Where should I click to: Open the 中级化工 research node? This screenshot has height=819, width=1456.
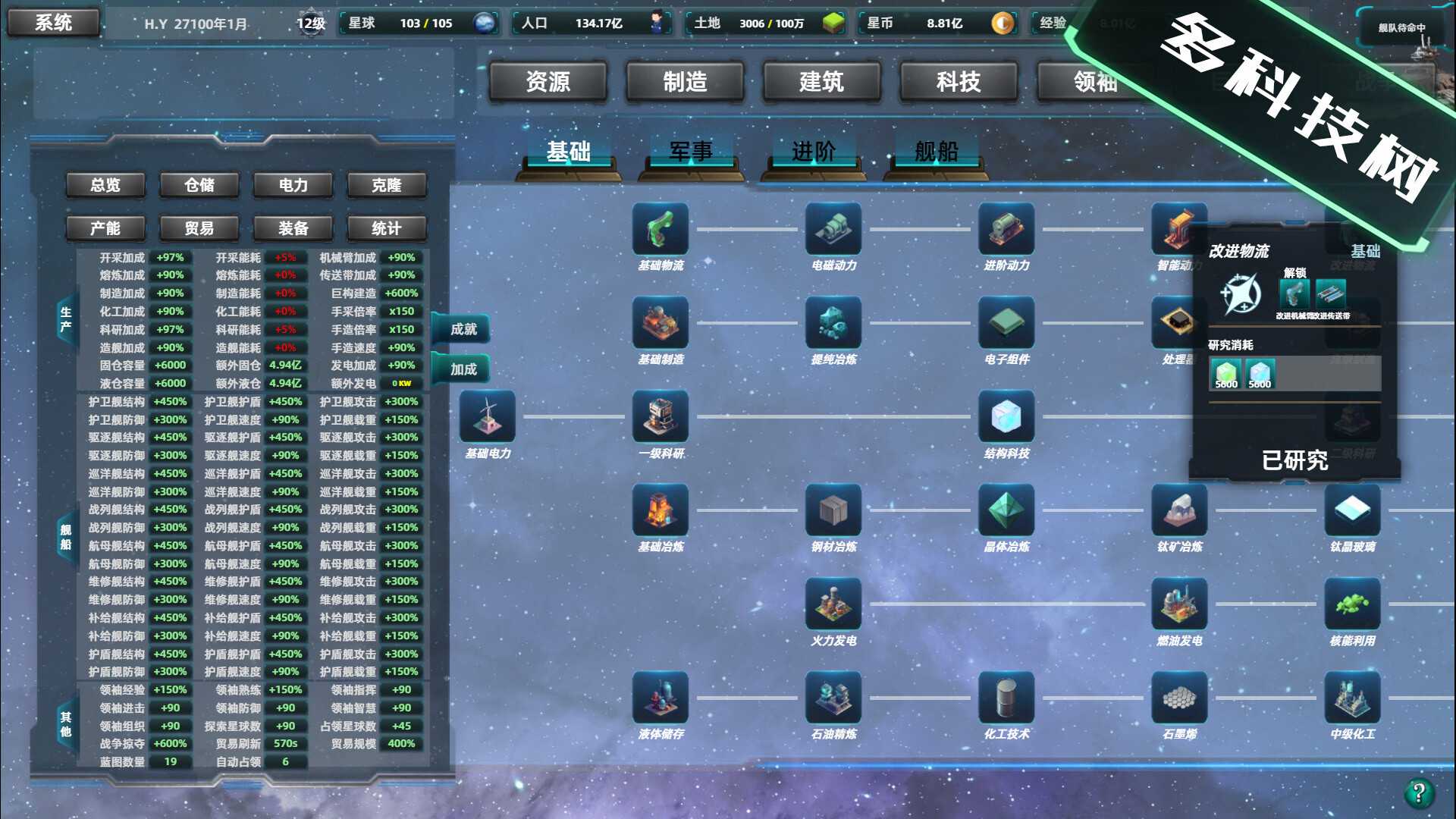1351,698
